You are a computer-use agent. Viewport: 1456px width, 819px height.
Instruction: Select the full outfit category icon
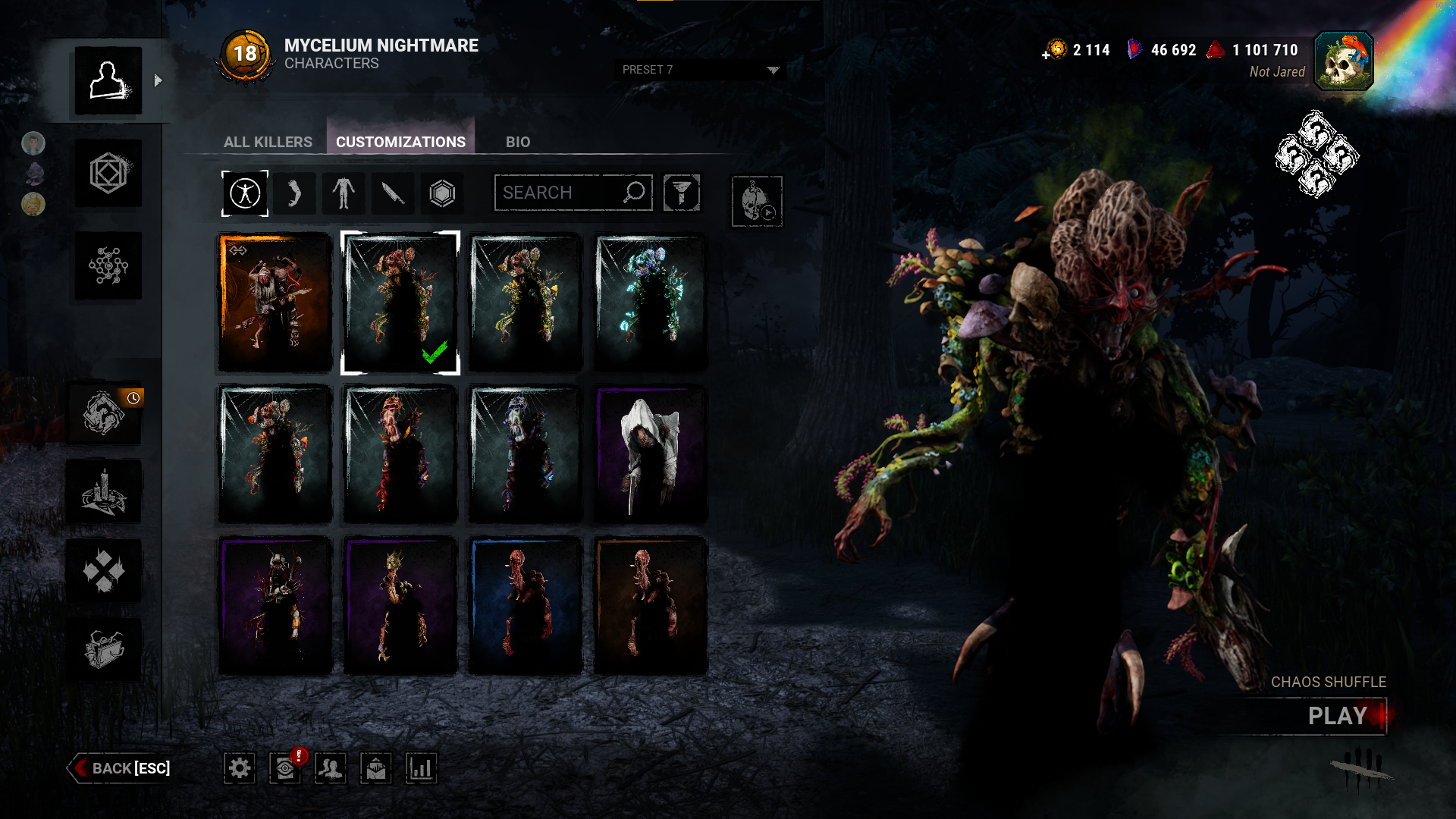click(x=245, y=193)
